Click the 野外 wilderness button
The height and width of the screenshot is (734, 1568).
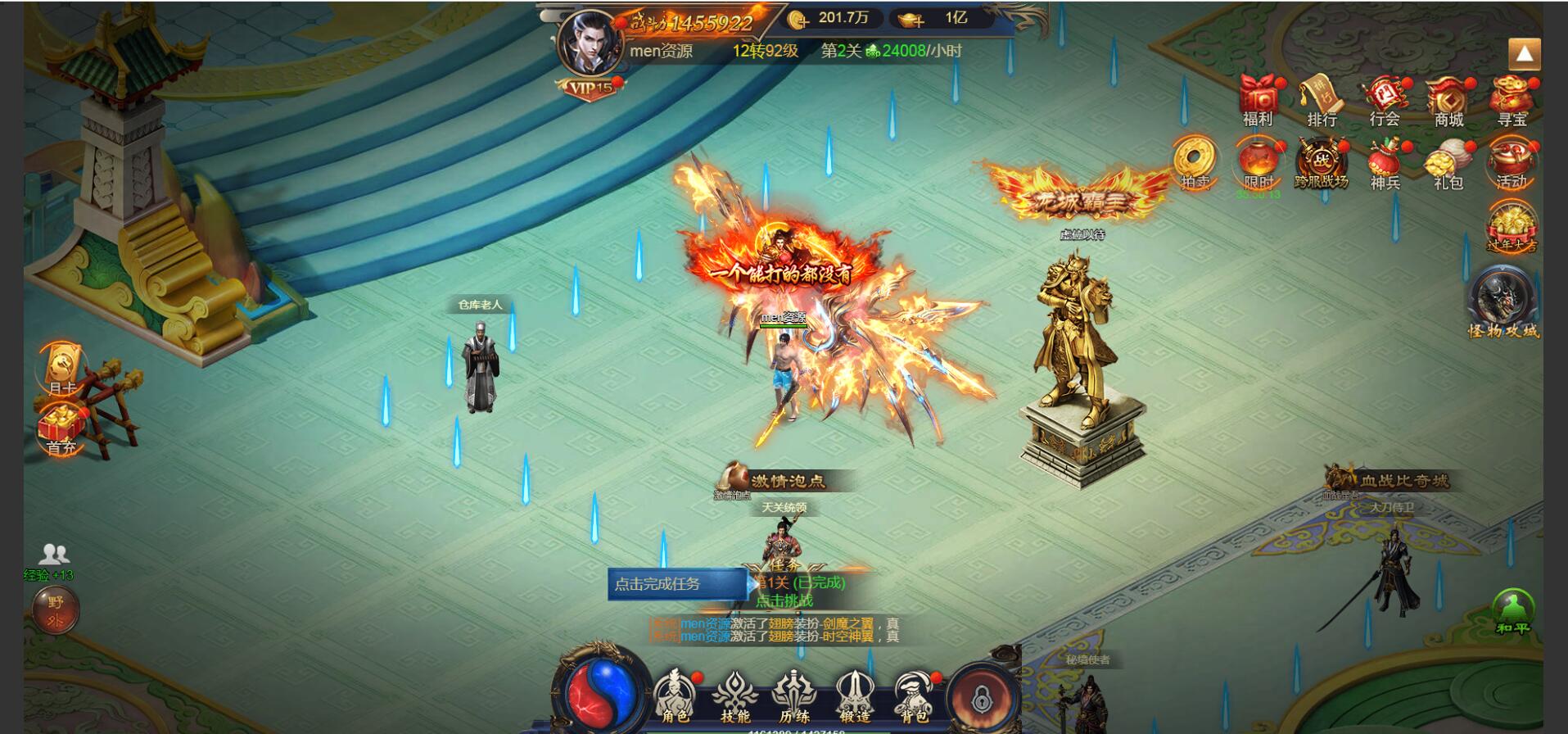55,610
